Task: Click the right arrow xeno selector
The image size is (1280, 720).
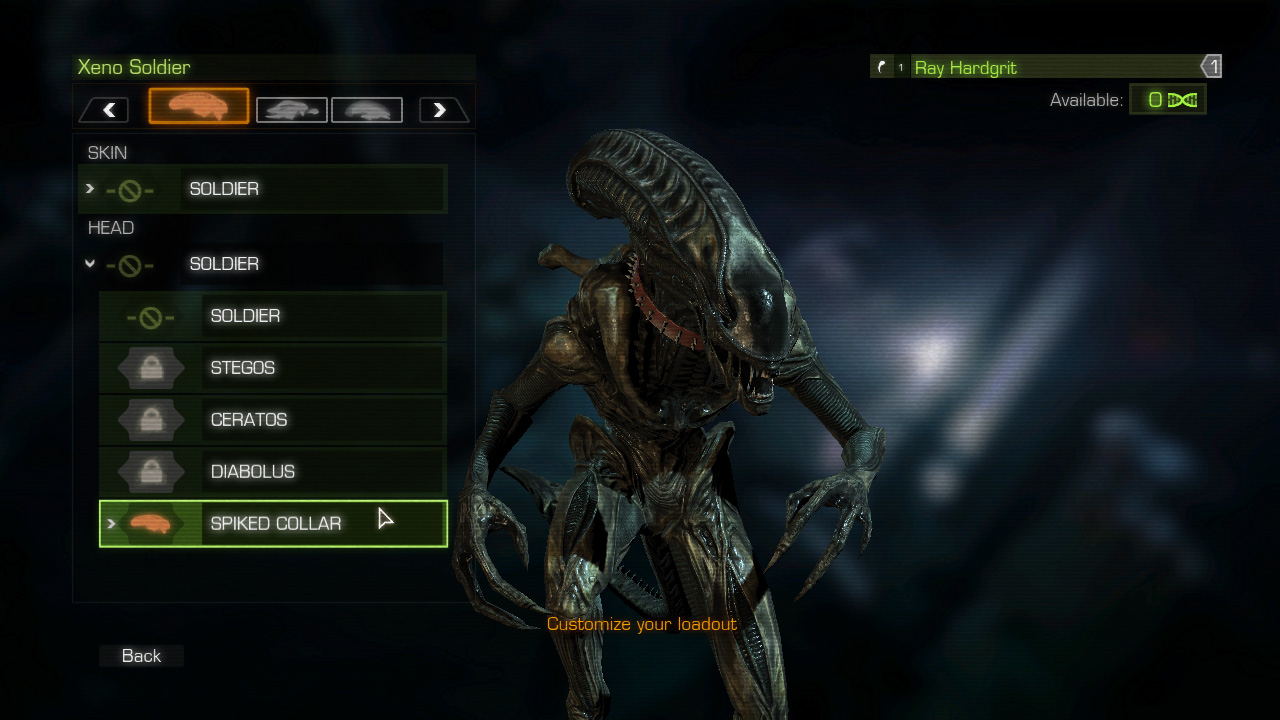Action: tap(440, 110)
